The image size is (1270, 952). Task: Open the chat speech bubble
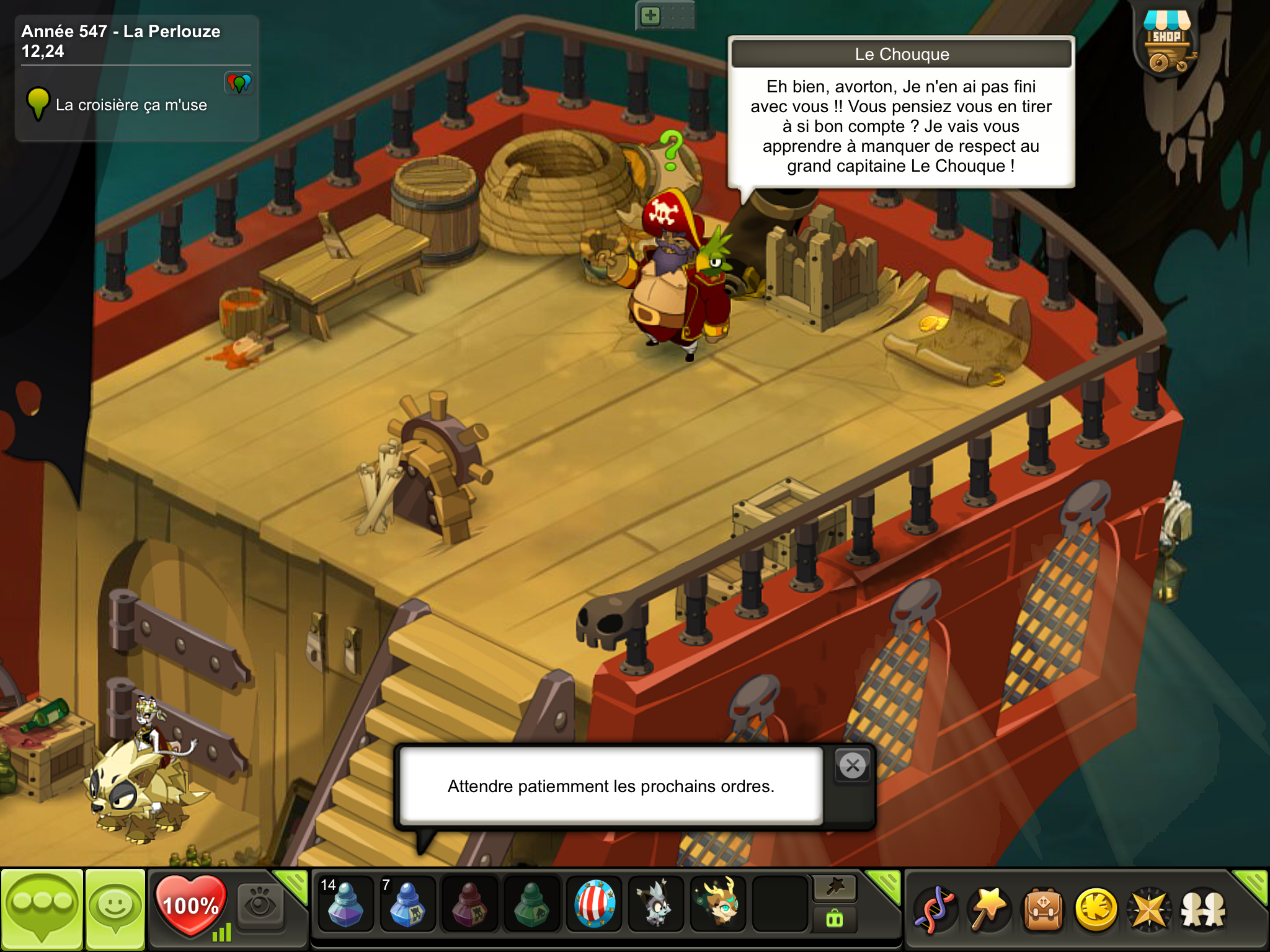(42, 907)
